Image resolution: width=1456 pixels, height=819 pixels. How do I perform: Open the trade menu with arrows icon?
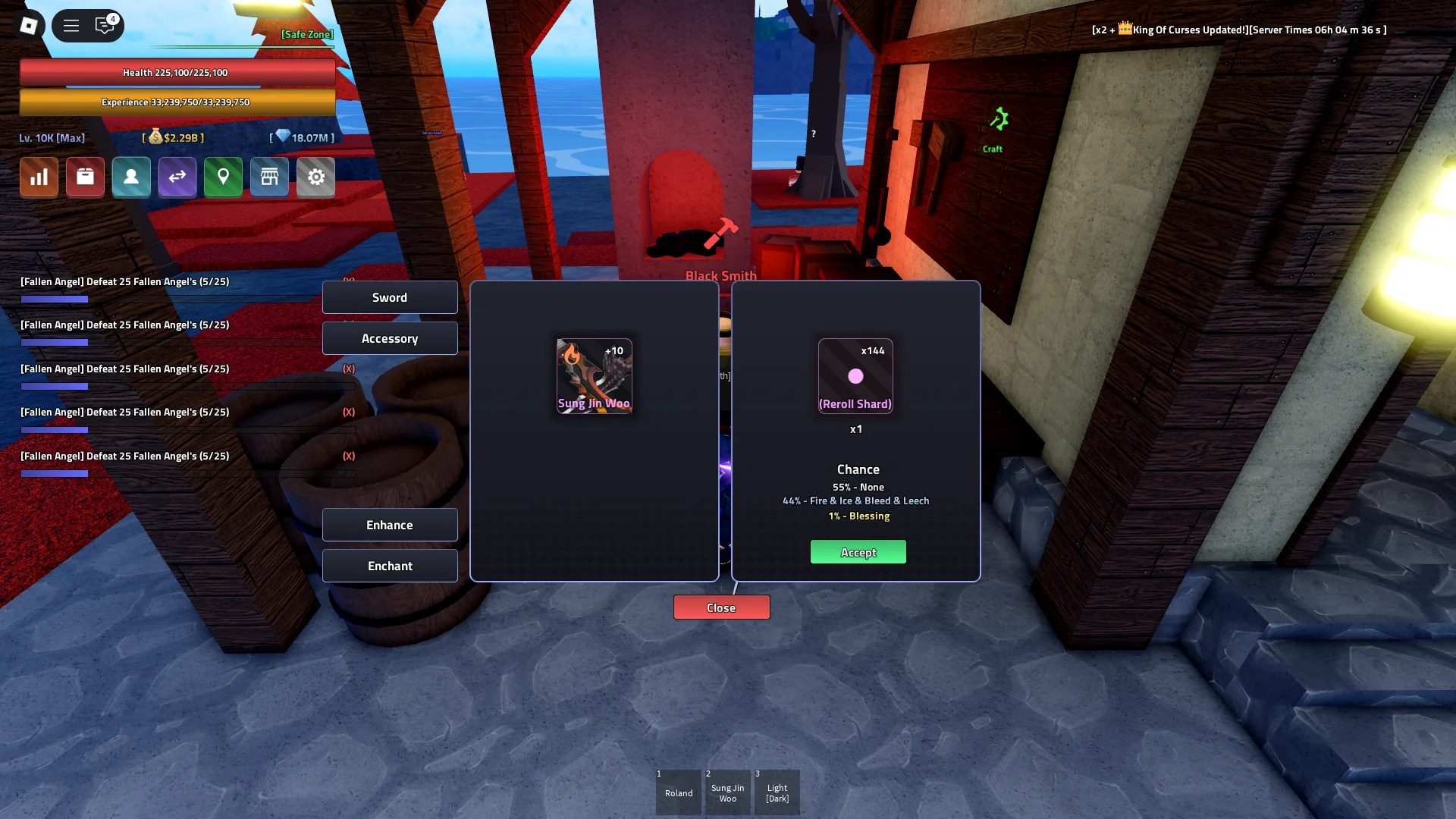177,177
